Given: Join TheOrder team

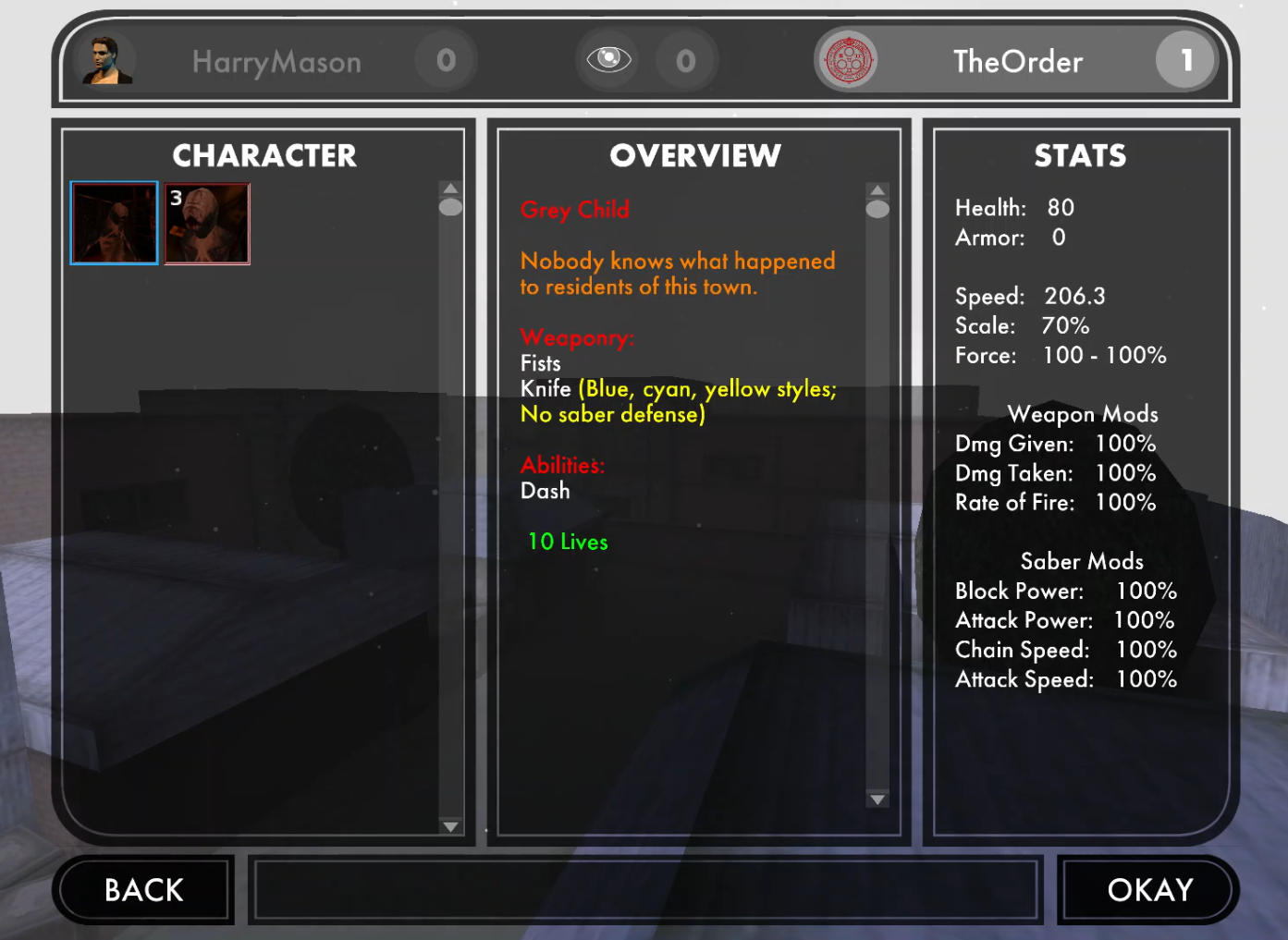Looking at the screenshot, I should pos(1017,62).
